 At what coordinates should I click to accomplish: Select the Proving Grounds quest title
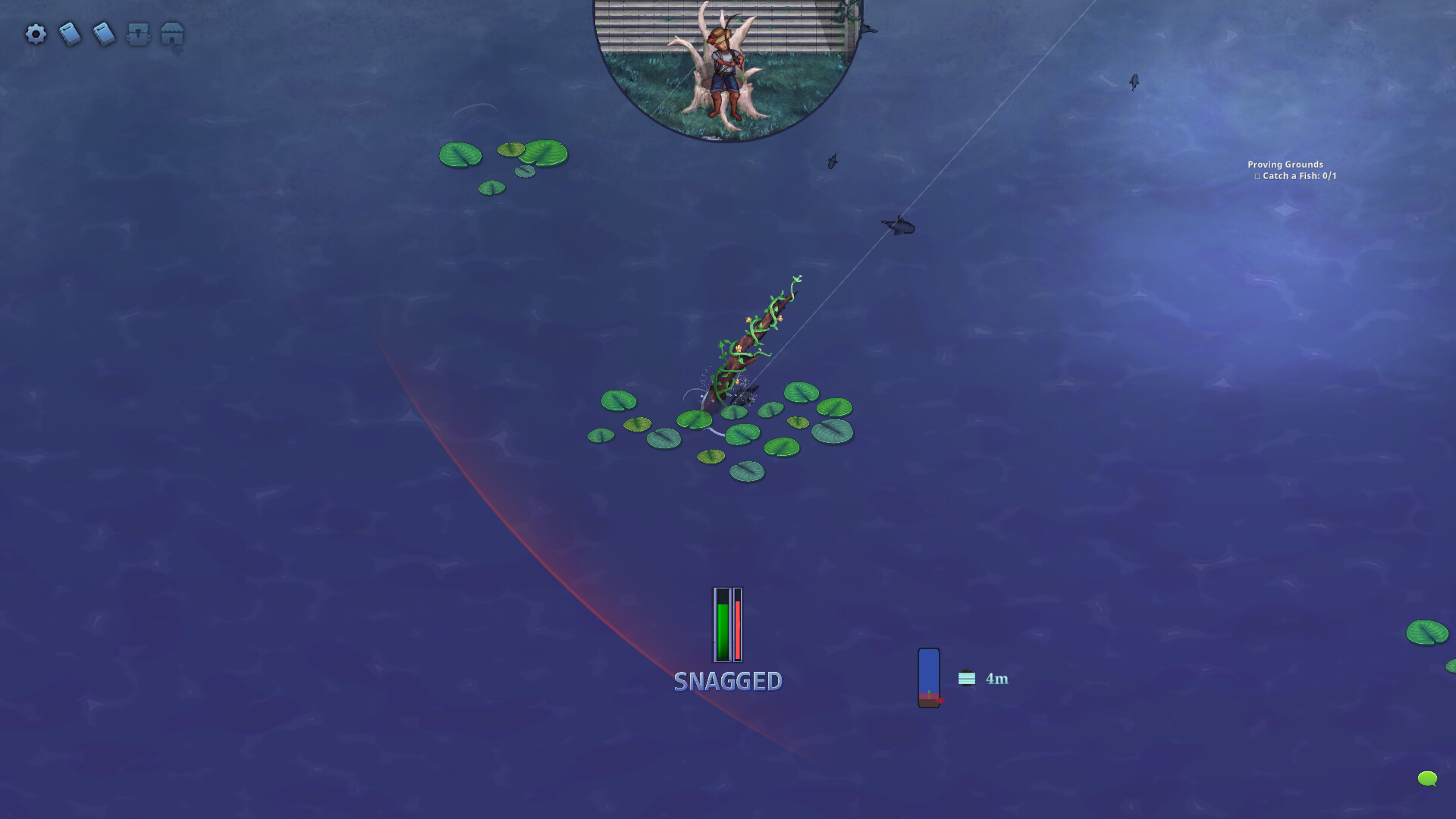click(x=1285, y=165)
